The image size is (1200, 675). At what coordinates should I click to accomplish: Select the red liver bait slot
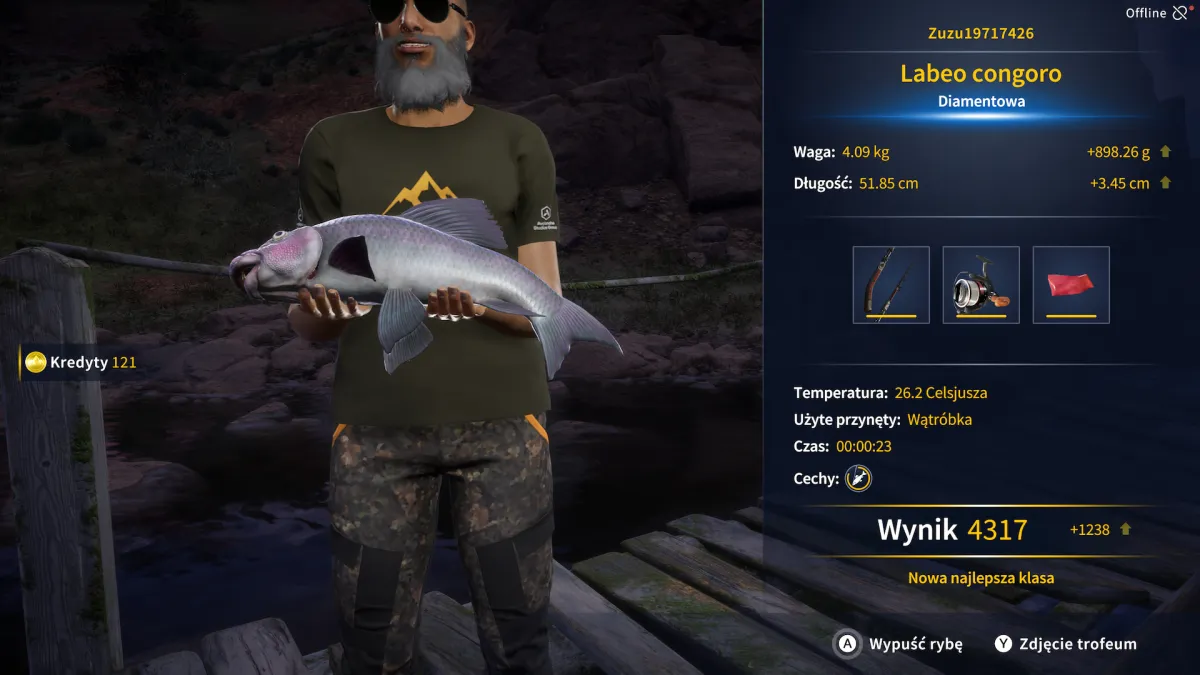coord(1071,285)
